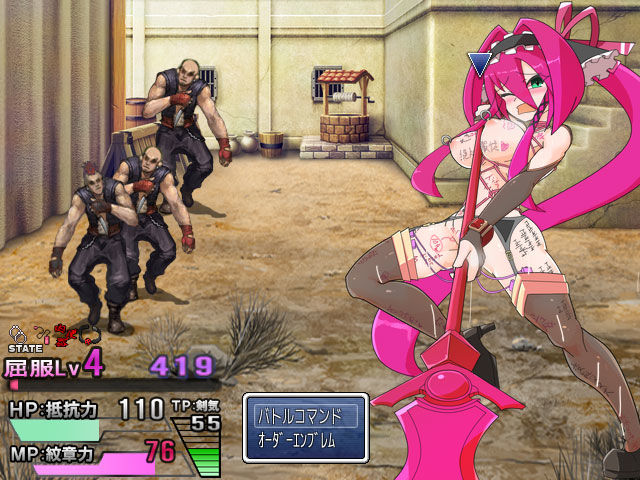Choose the オーダーエンブレム menu entry
Screen dimensions: 640x480
point(297,439)
